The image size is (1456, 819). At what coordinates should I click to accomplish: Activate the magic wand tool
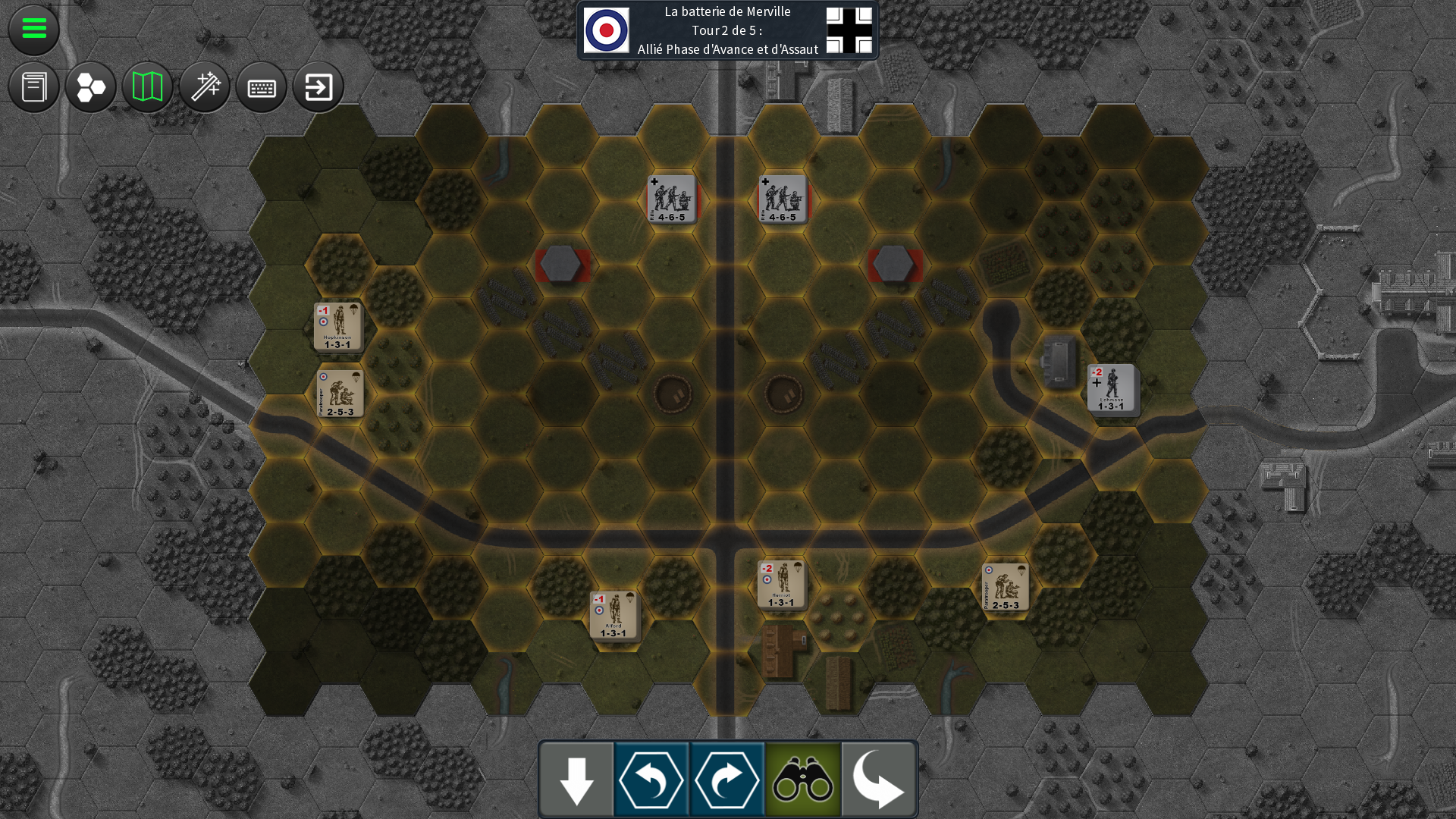point(205,87)
